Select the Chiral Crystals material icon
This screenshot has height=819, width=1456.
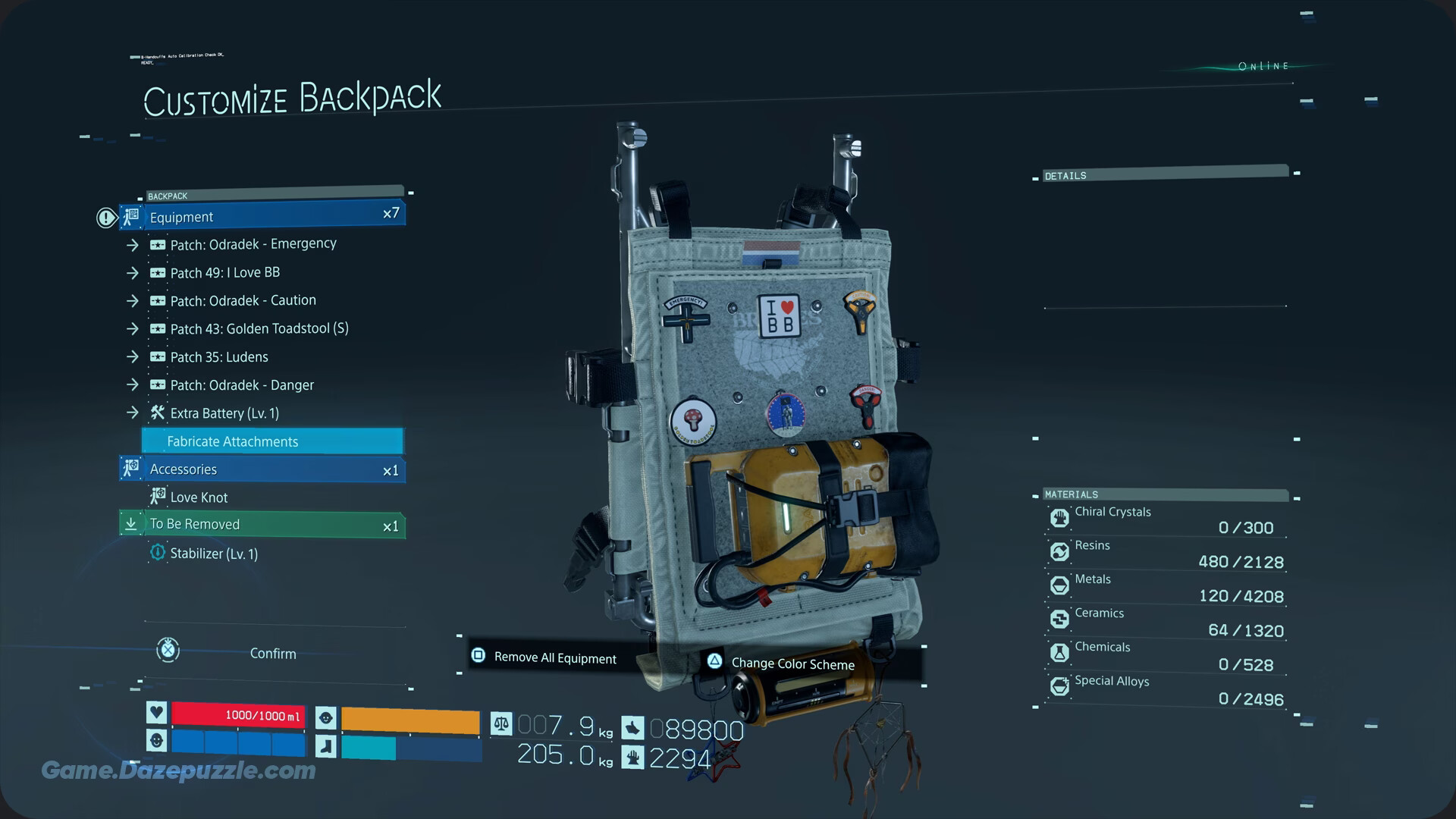(x=1059, y=517)
